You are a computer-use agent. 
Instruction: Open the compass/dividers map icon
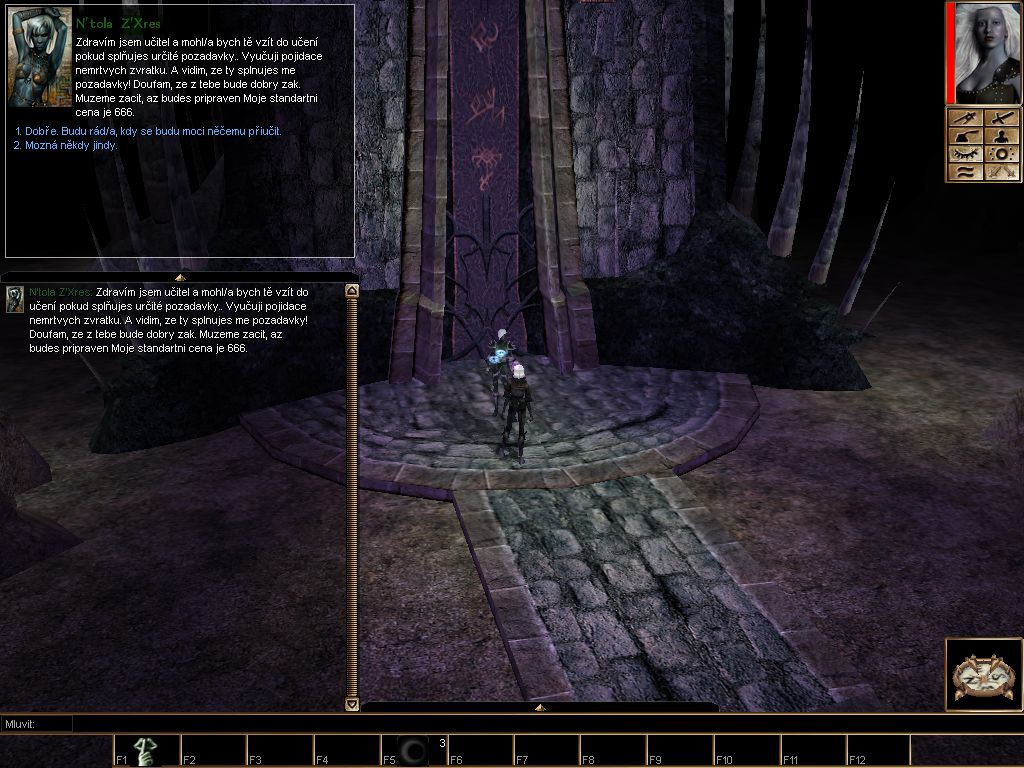pyautogui.click(x=965, y=118)
